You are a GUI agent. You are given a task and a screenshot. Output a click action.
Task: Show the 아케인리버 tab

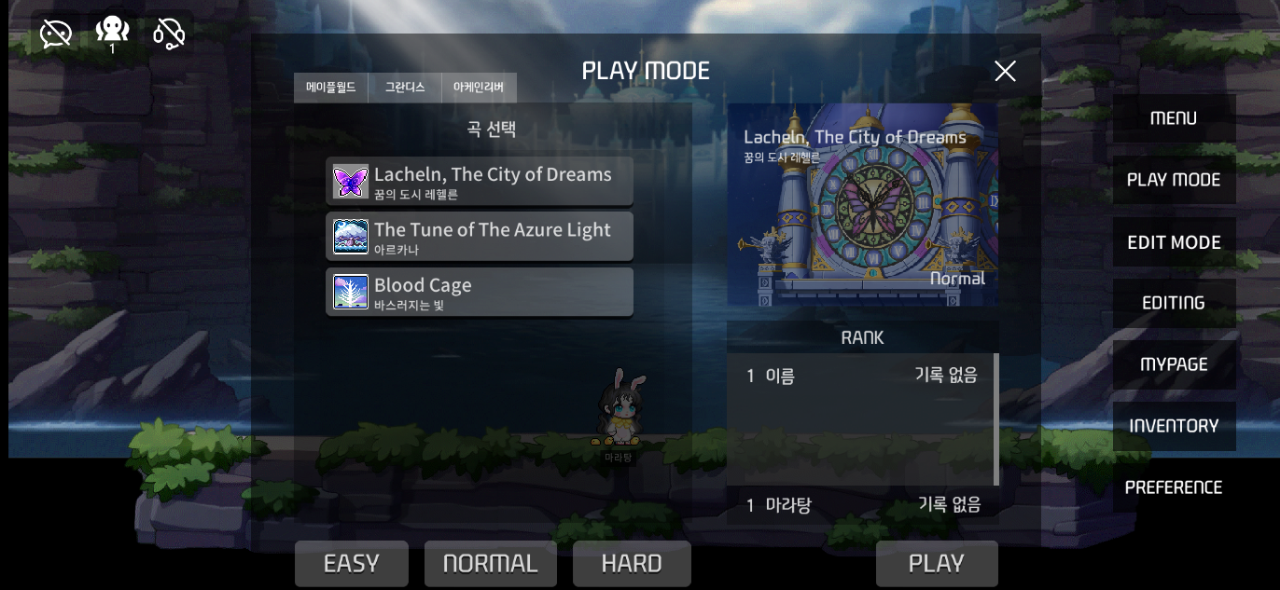478,88
